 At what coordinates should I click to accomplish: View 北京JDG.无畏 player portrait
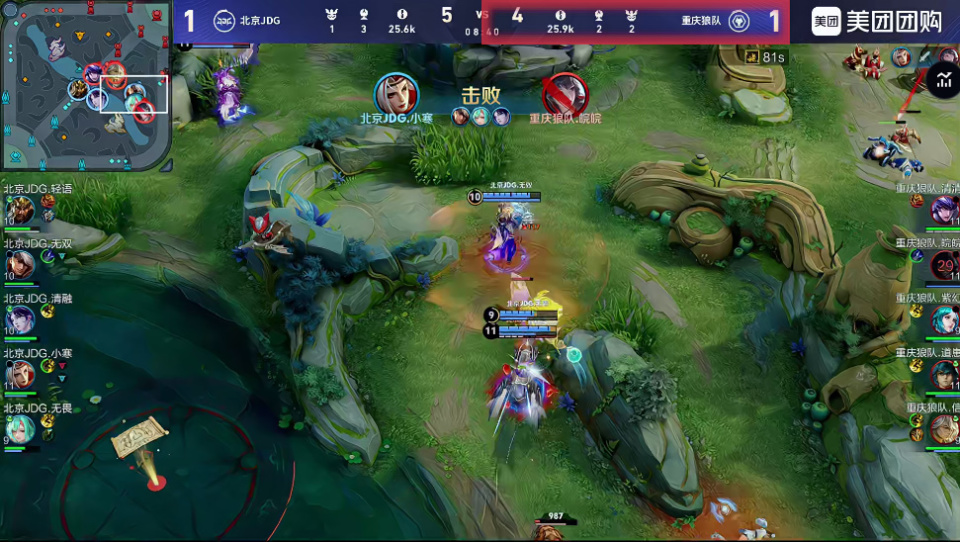click(20, 429)
